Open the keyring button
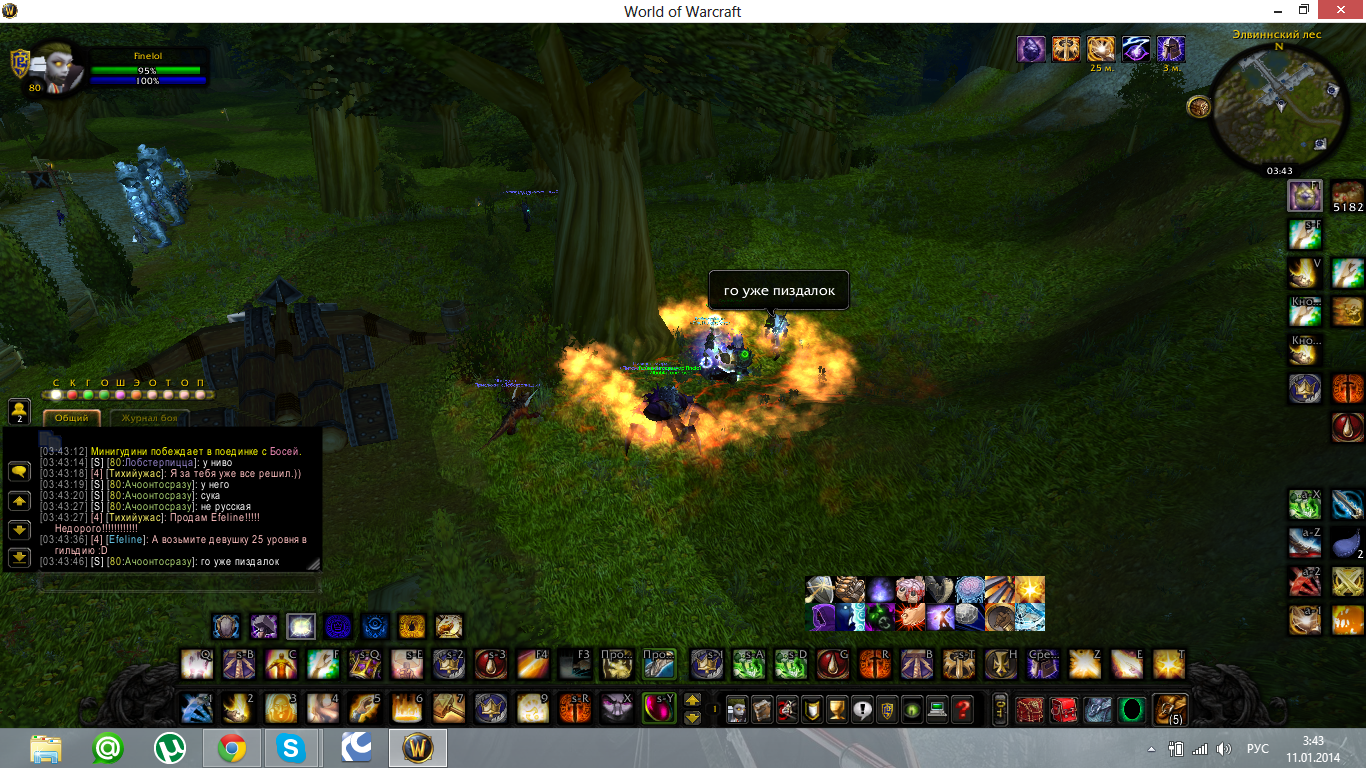 [1000, 709]
